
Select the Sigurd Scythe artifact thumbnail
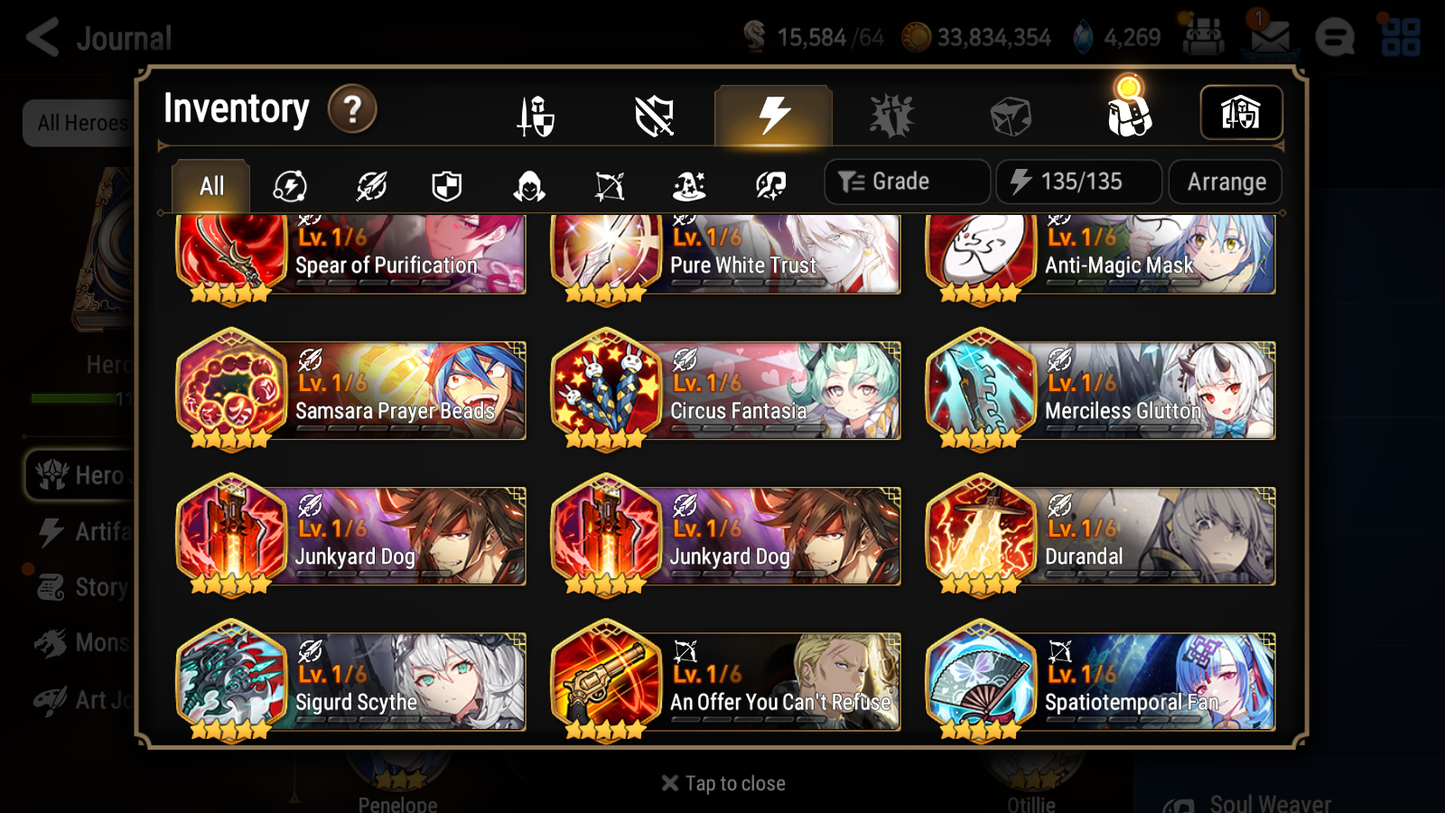pos(231,681)
